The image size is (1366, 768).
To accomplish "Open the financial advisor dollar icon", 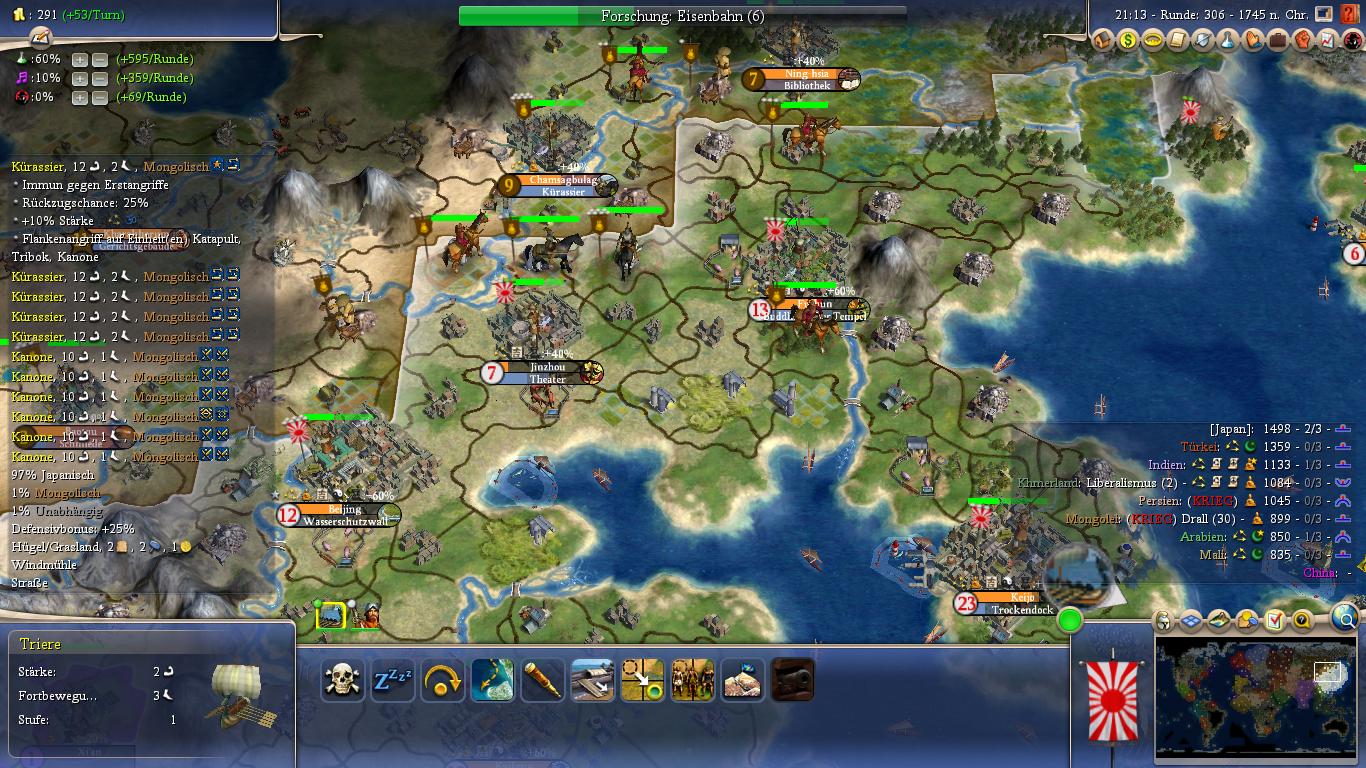I will 1128,41.
